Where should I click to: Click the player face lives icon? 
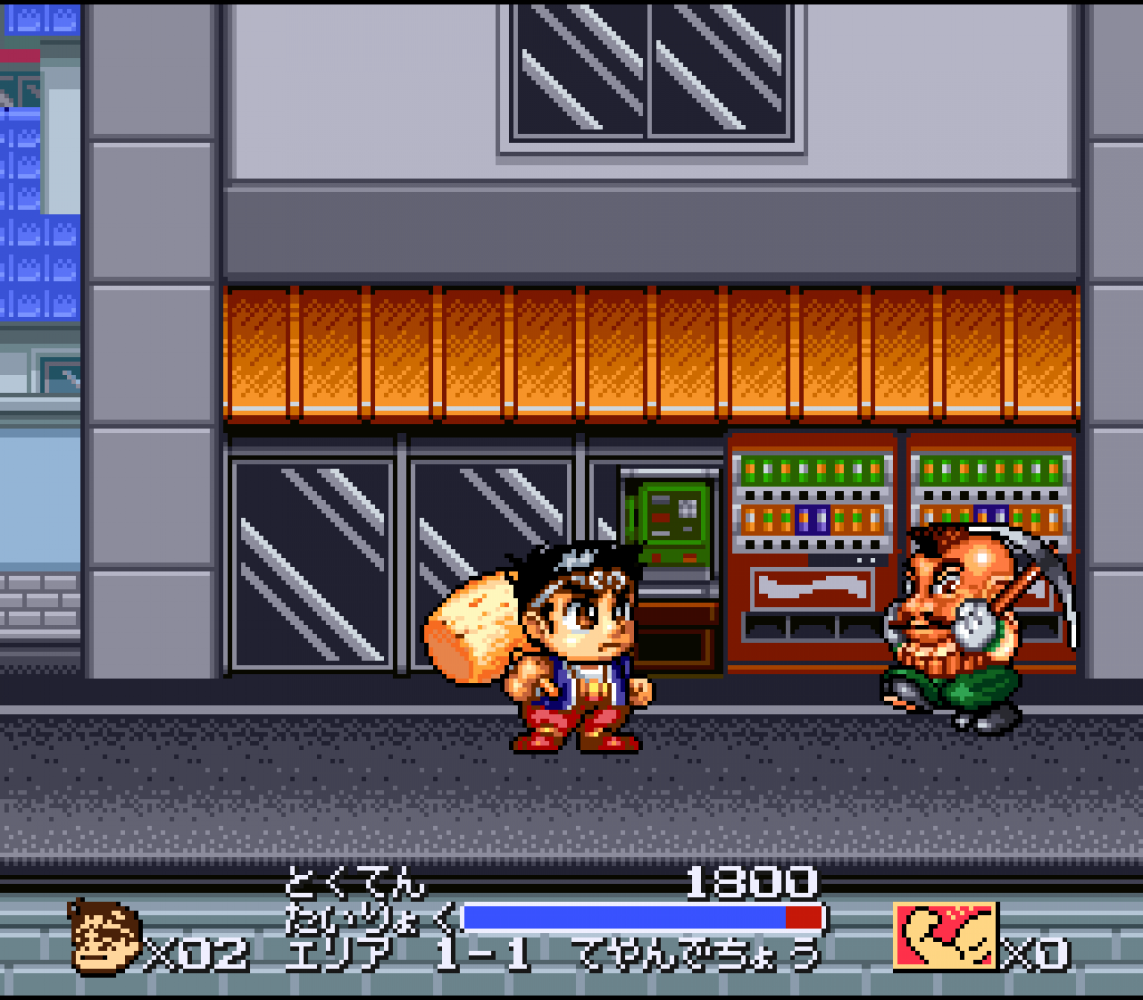coord(104,937)
